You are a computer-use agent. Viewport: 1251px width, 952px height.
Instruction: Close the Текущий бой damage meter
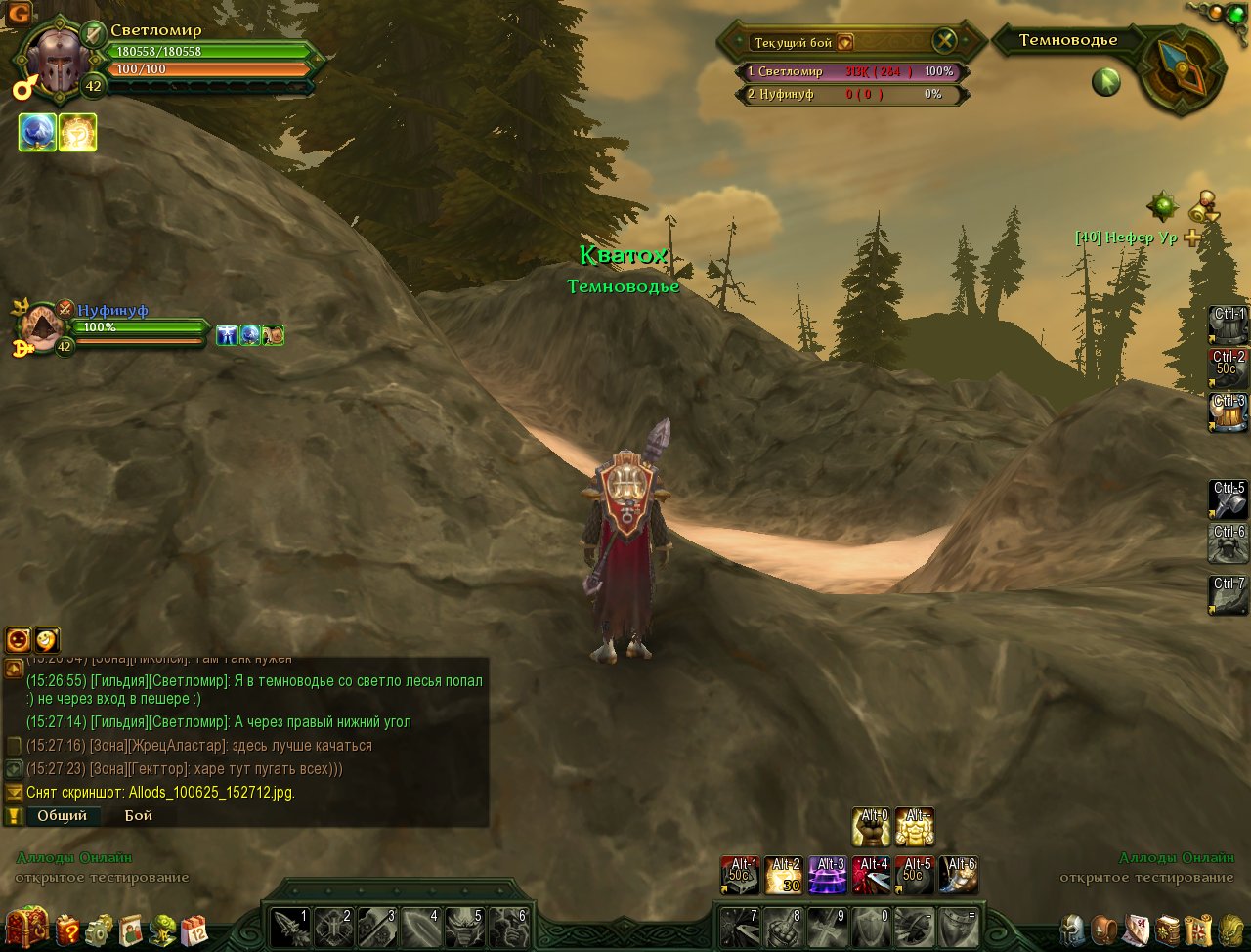pos(944,41)
